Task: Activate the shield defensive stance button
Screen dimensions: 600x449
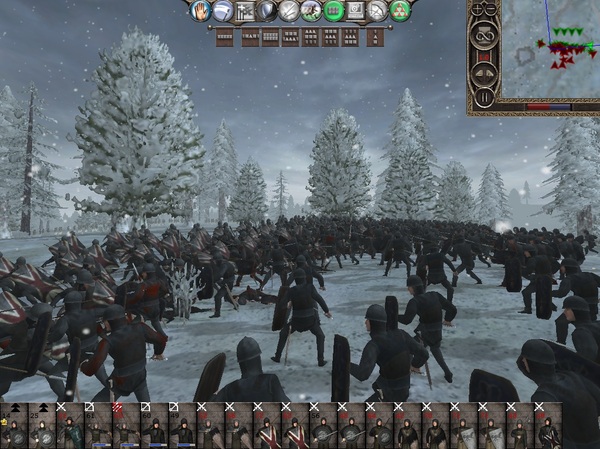Action: (x=267, y=11)
